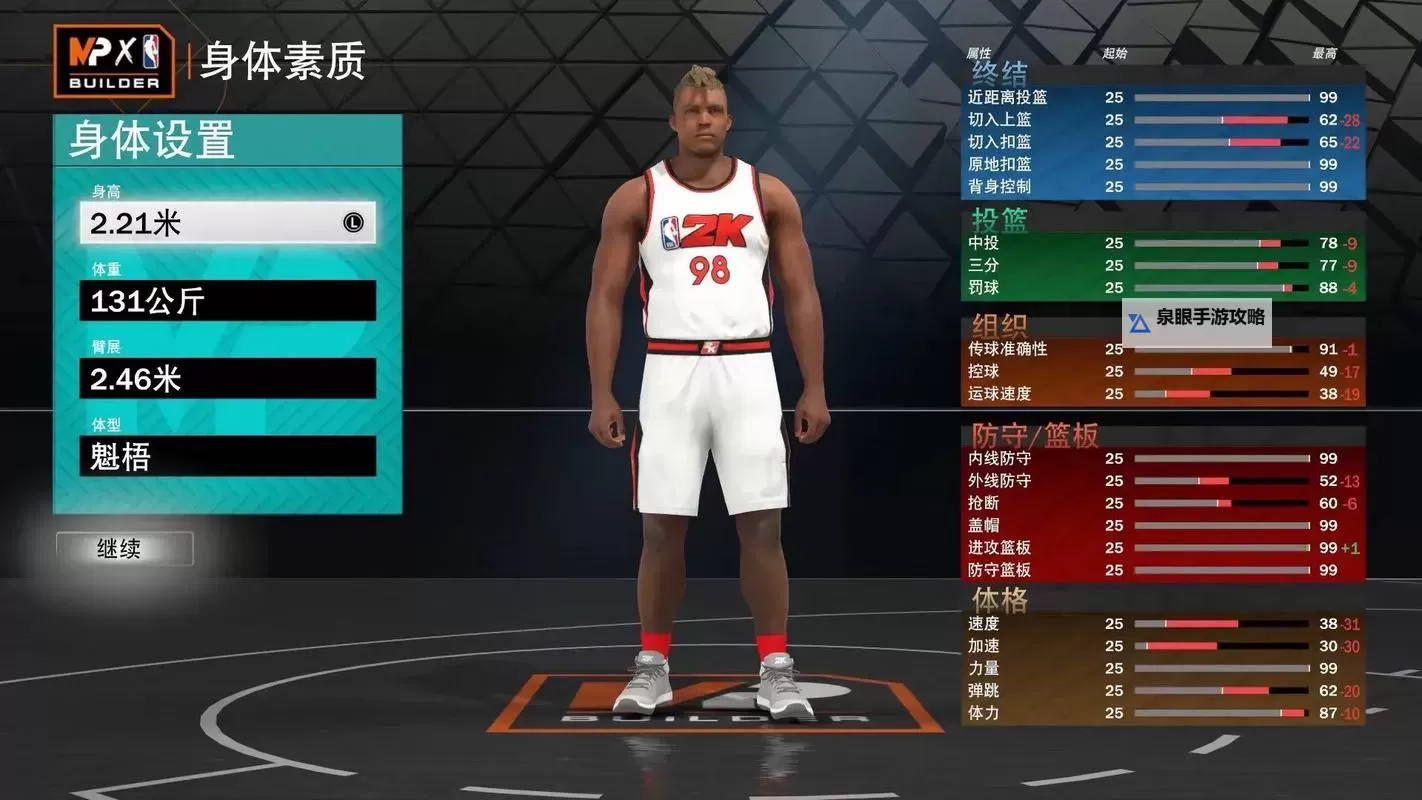Open the 体型 body type selector showing 魁梧
1422x800 pixels.
(228, 457)
